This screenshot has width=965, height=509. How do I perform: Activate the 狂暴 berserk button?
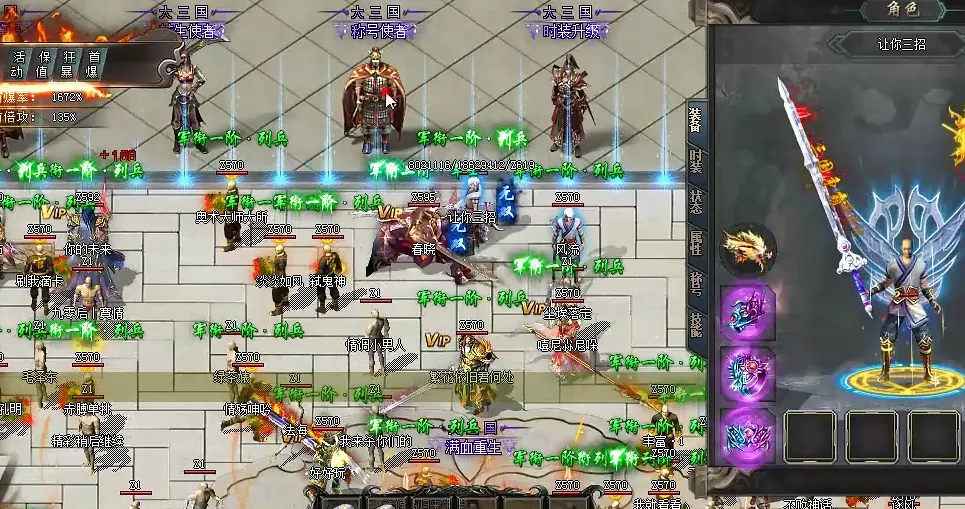[69, 64]
